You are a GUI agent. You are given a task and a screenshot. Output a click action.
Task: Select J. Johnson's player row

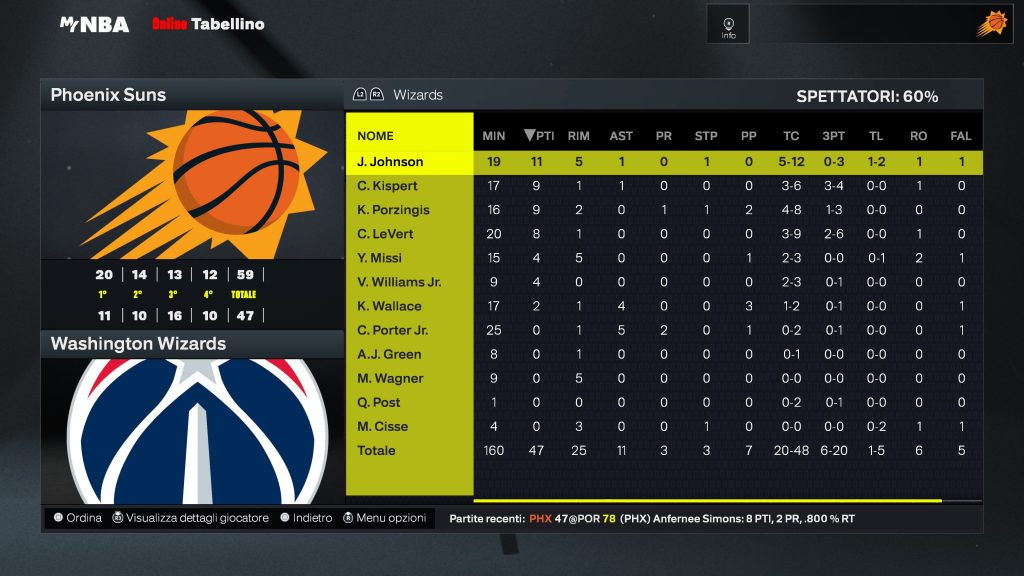[x=390, y=162]
